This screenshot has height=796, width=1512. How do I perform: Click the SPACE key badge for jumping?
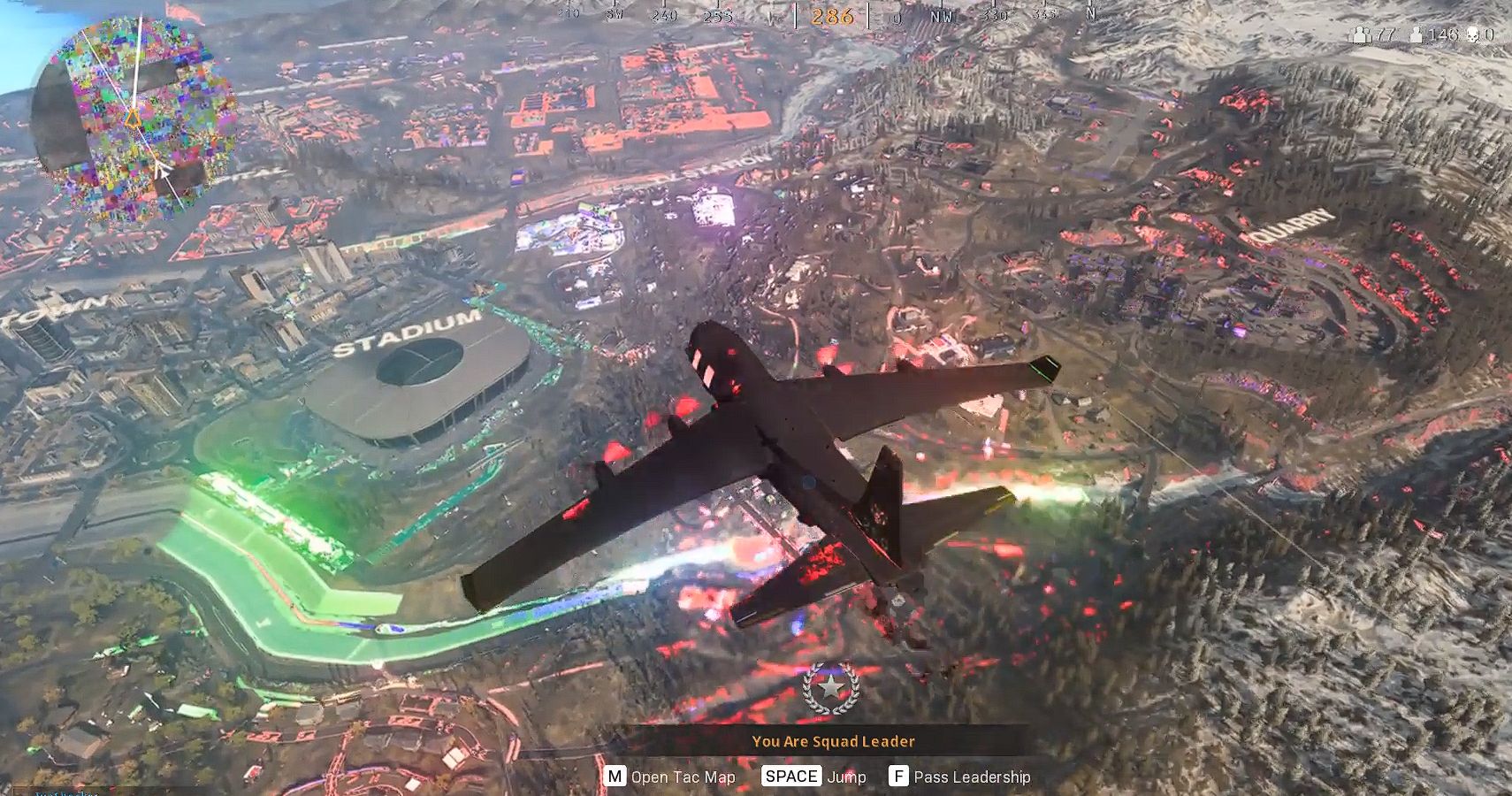[793, 776]
